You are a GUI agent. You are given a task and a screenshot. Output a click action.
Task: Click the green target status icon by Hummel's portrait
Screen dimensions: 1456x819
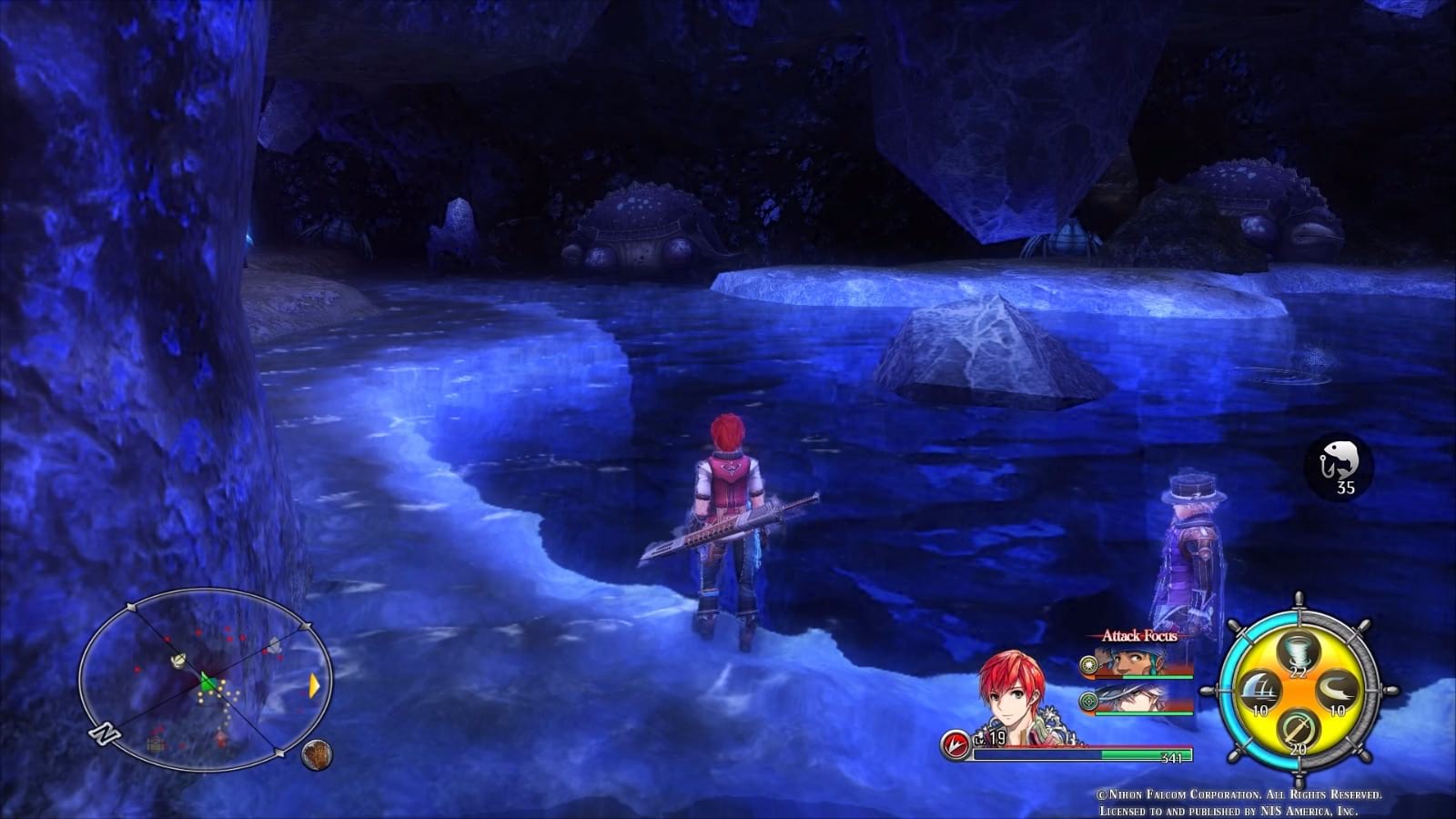click(1089, 701)
